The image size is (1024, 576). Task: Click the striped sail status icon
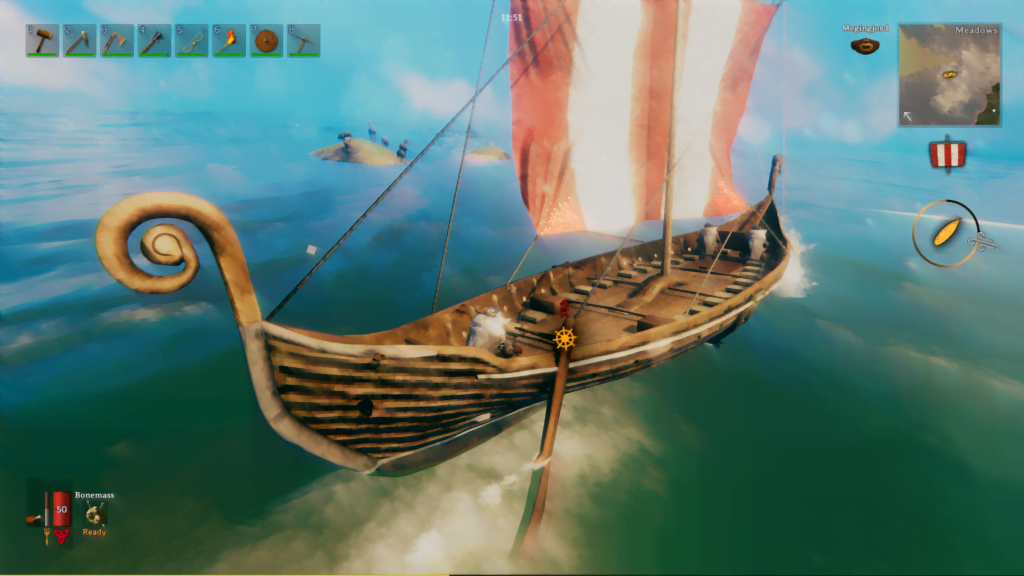pyautogui.click(x=947, y=154)
